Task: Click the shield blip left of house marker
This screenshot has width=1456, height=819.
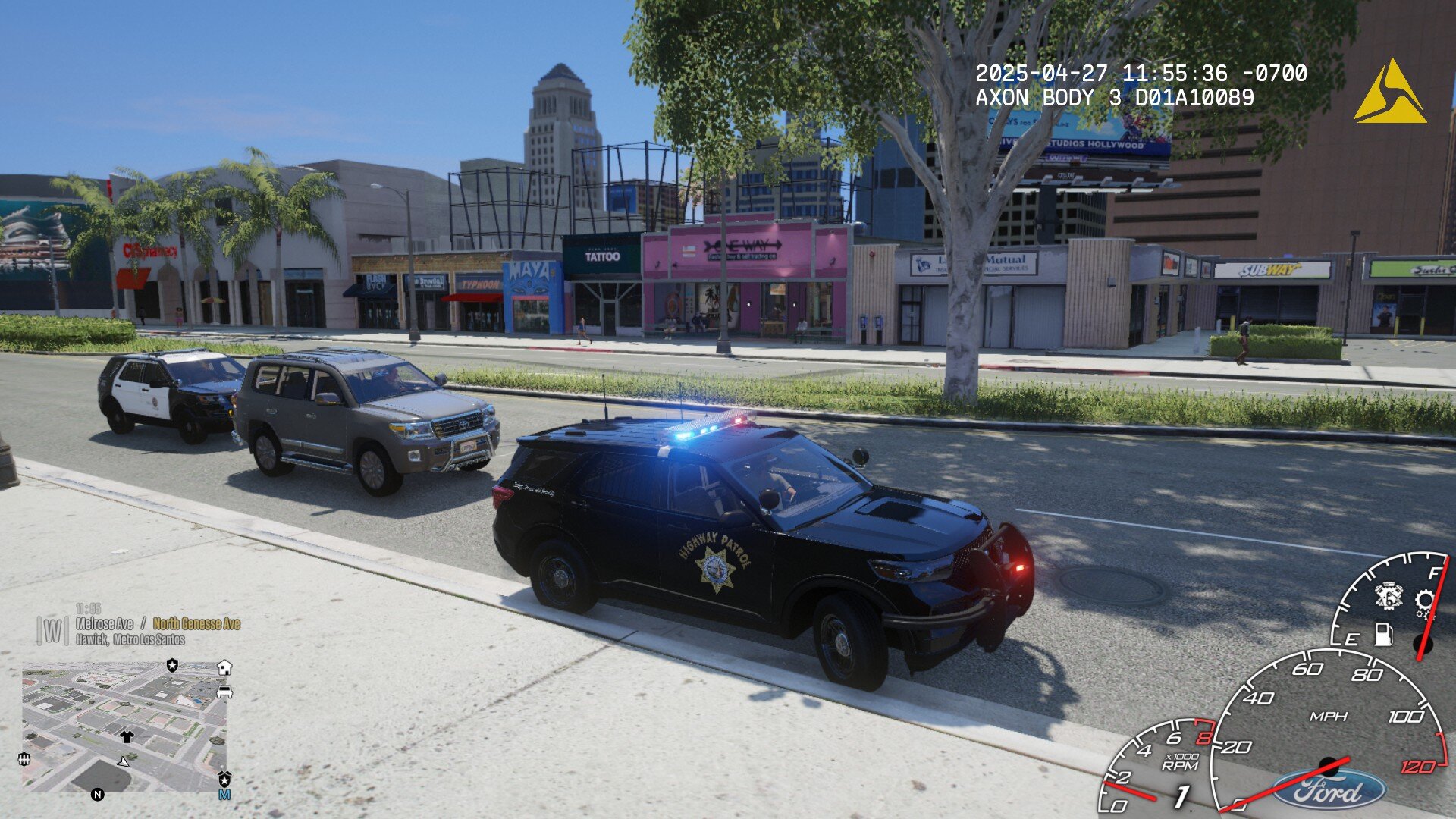Action: pyautogui.click(x=173, y=665)
